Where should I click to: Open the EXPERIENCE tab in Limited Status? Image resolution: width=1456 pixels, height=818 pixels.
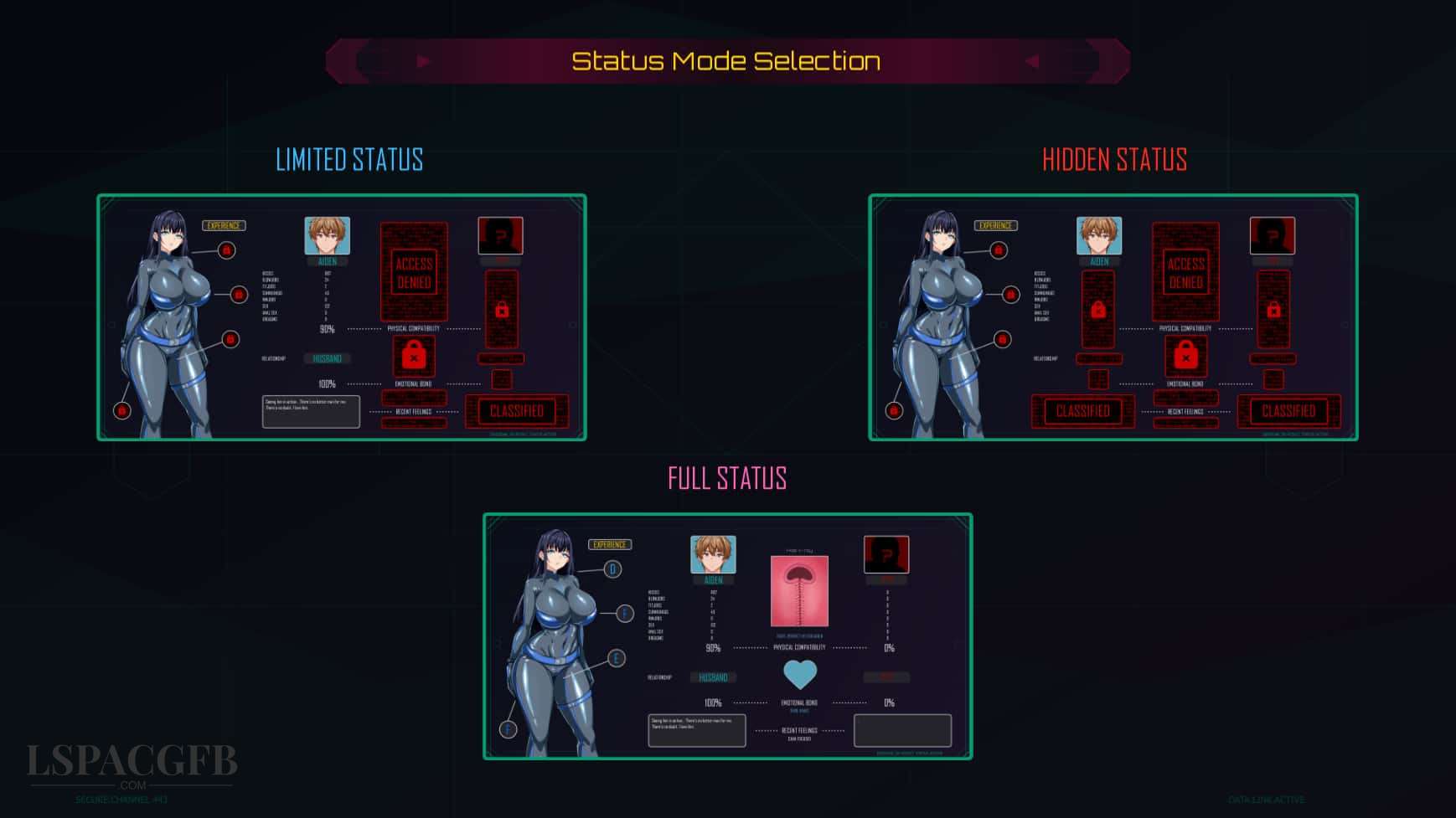(x=225, y=225)
